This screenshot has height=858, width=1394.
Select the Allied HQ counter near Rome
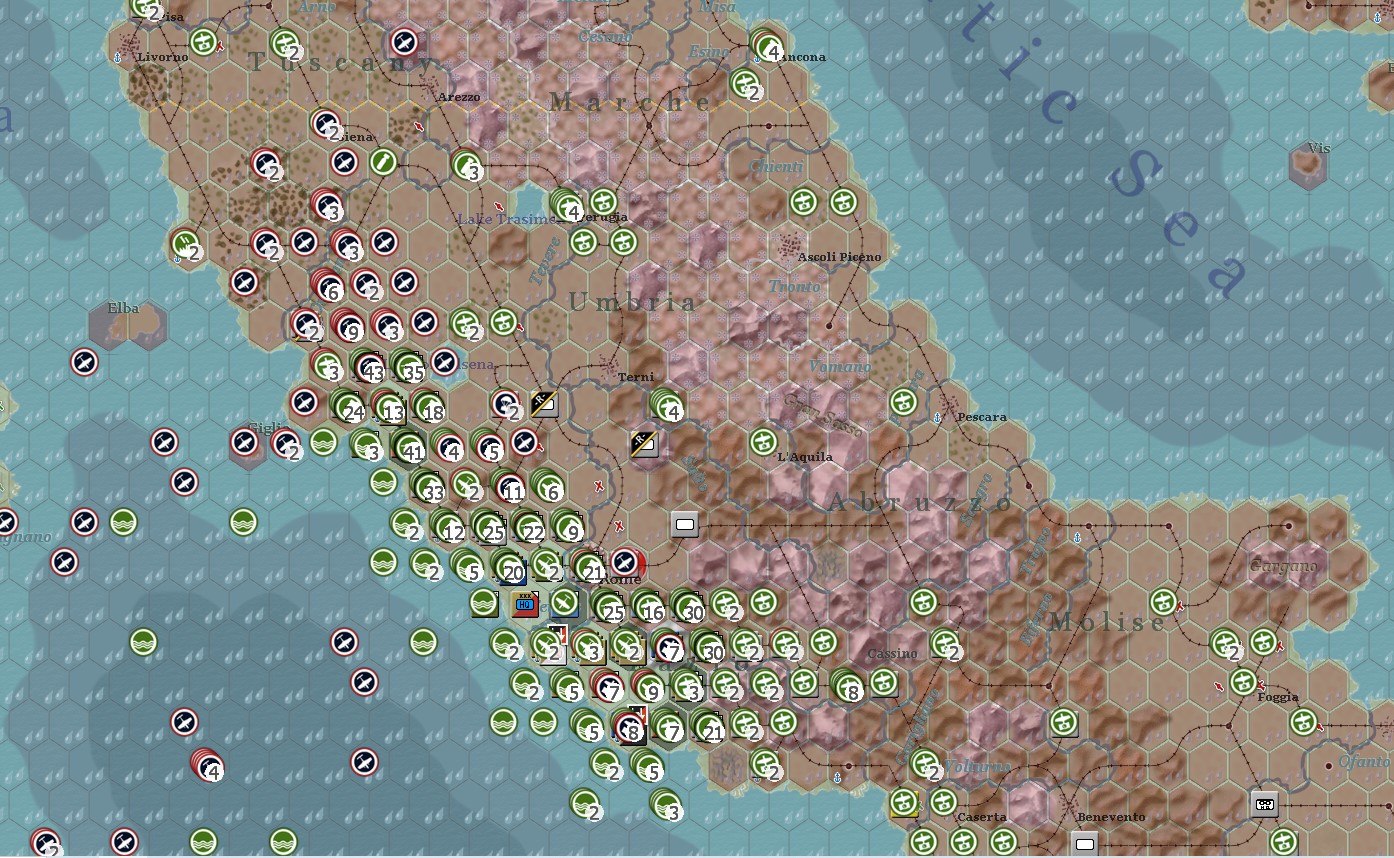click(524, 604)
